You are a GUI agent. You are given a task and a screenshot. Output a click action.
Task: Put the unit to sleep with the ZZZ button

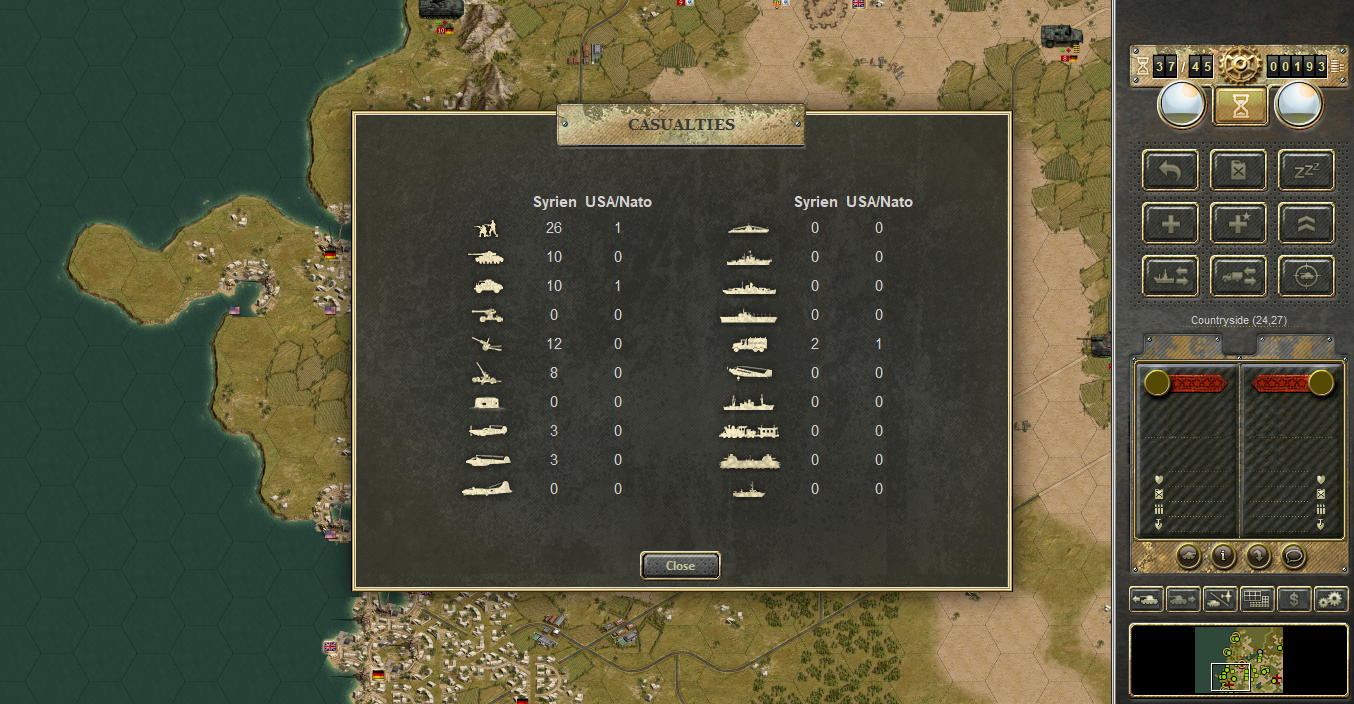coord(1306,170)
